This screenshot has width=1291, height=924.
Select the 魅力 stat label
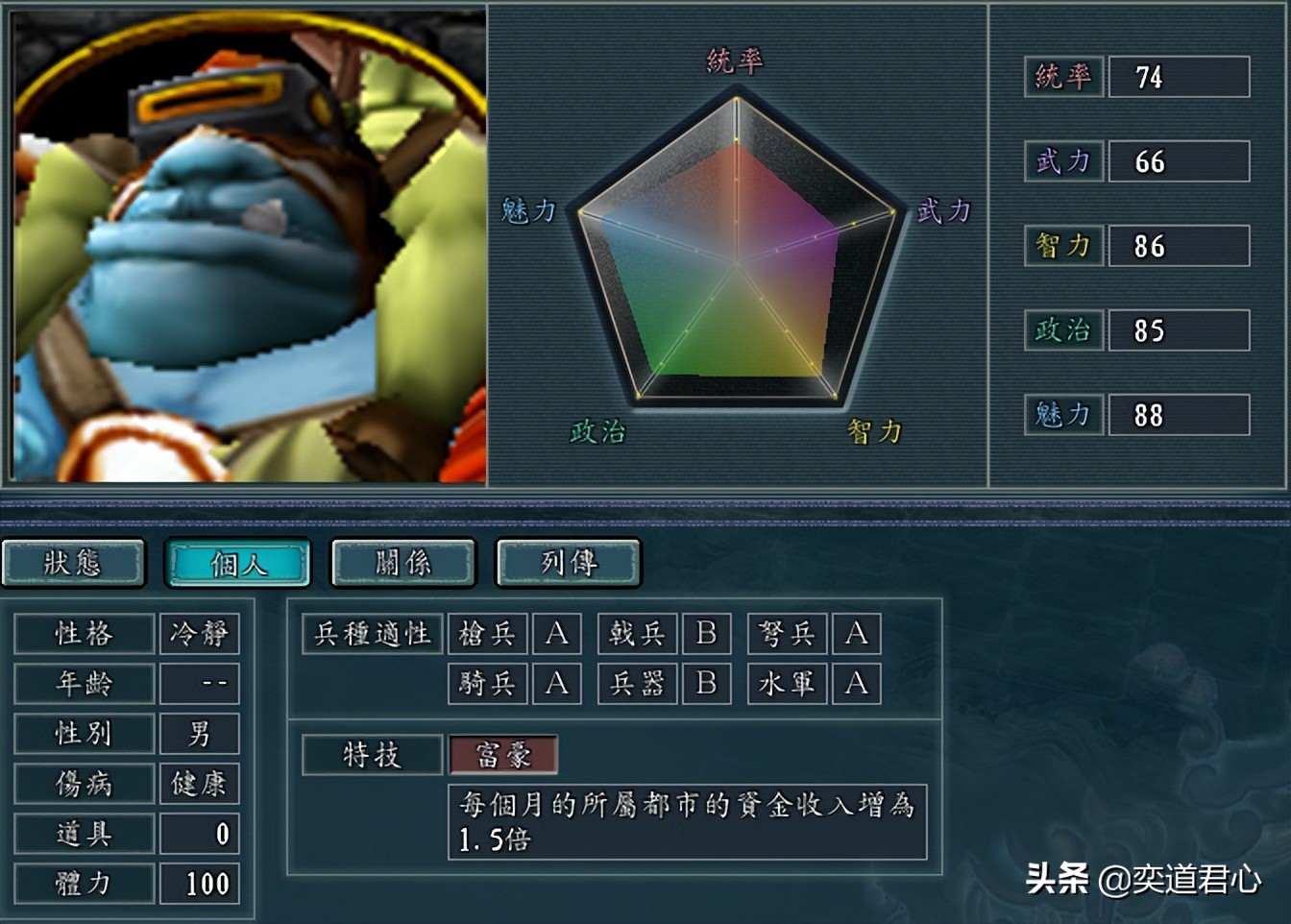pyautogui.click(x=1063, y=416)
